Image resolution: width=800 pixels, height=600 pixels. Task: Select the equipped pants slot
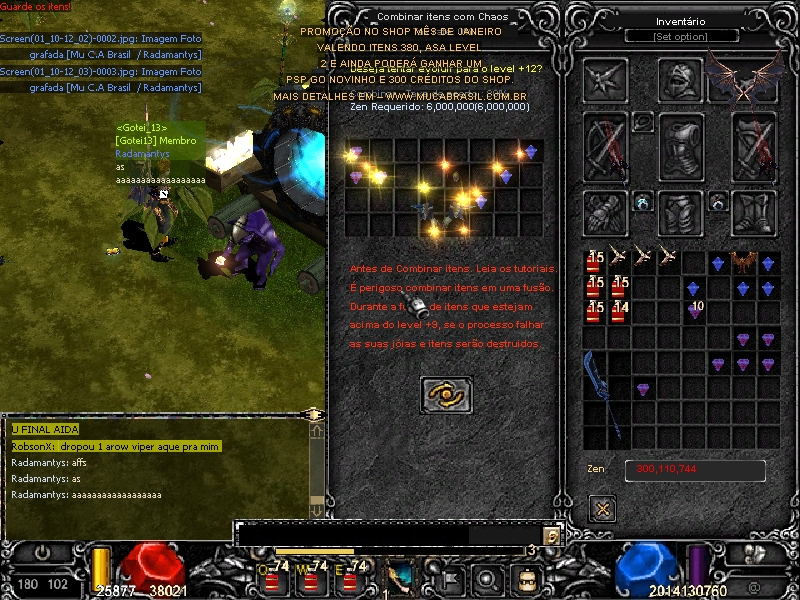pos(680,212)
